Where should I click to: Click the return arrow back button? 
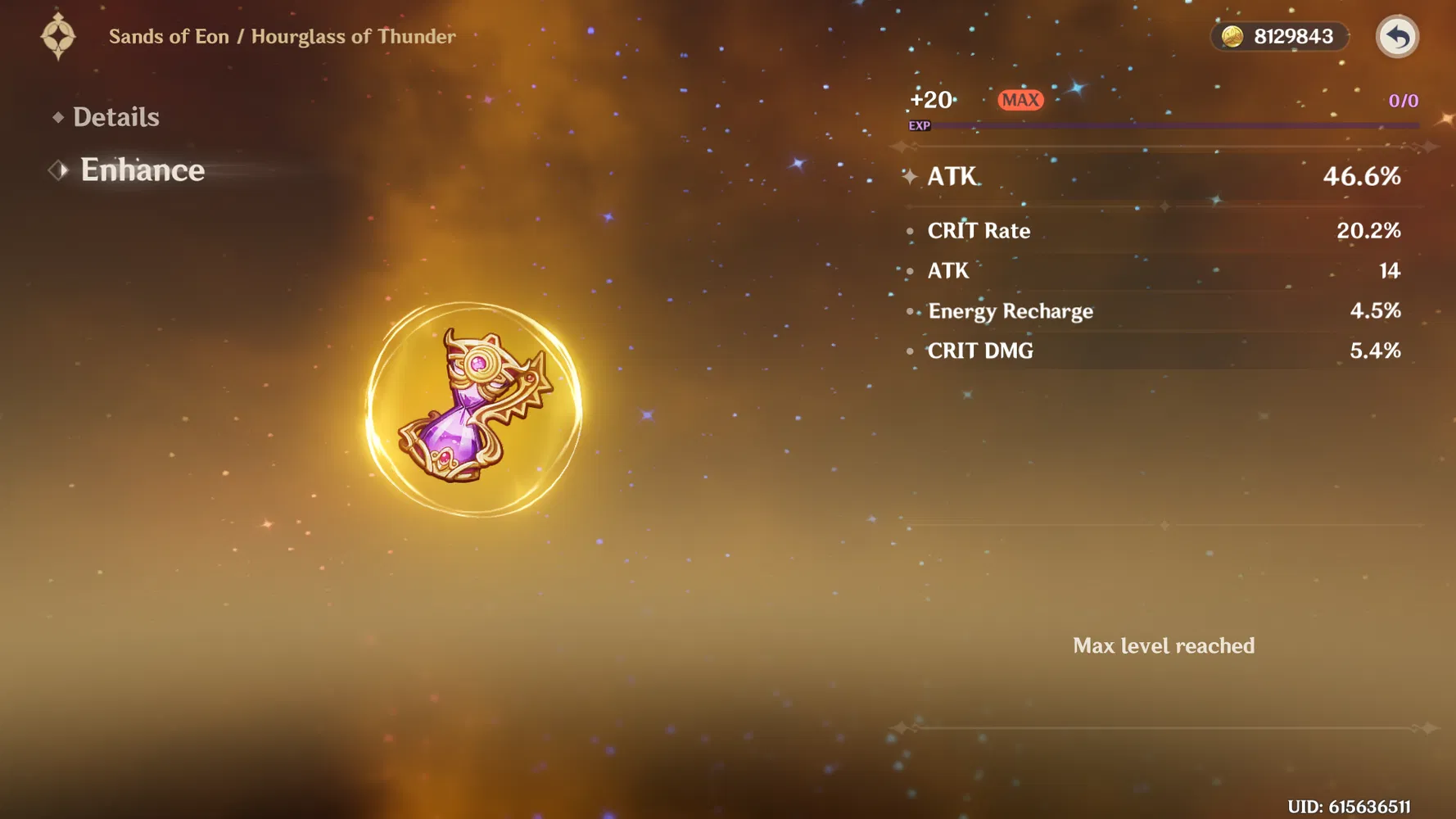pos(1396,37)
